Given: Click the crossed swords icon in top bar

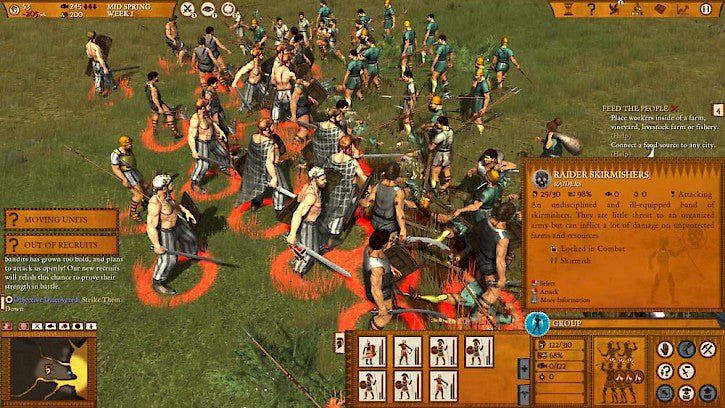Looking at the screenshot, I should [187, 9].
